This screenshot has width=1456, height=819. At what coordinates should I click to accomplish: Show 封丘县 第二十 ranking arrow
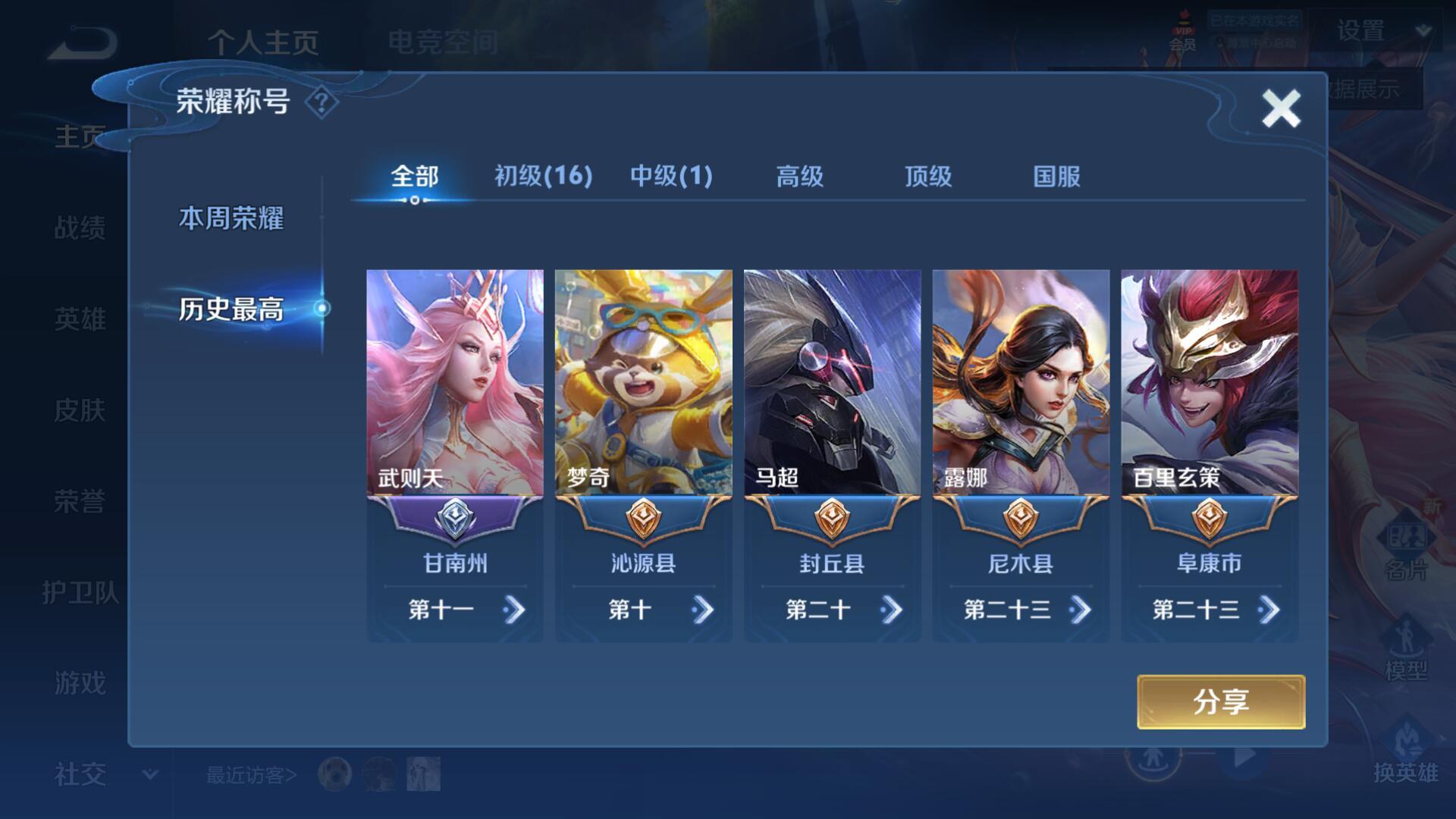pos(892,610)
